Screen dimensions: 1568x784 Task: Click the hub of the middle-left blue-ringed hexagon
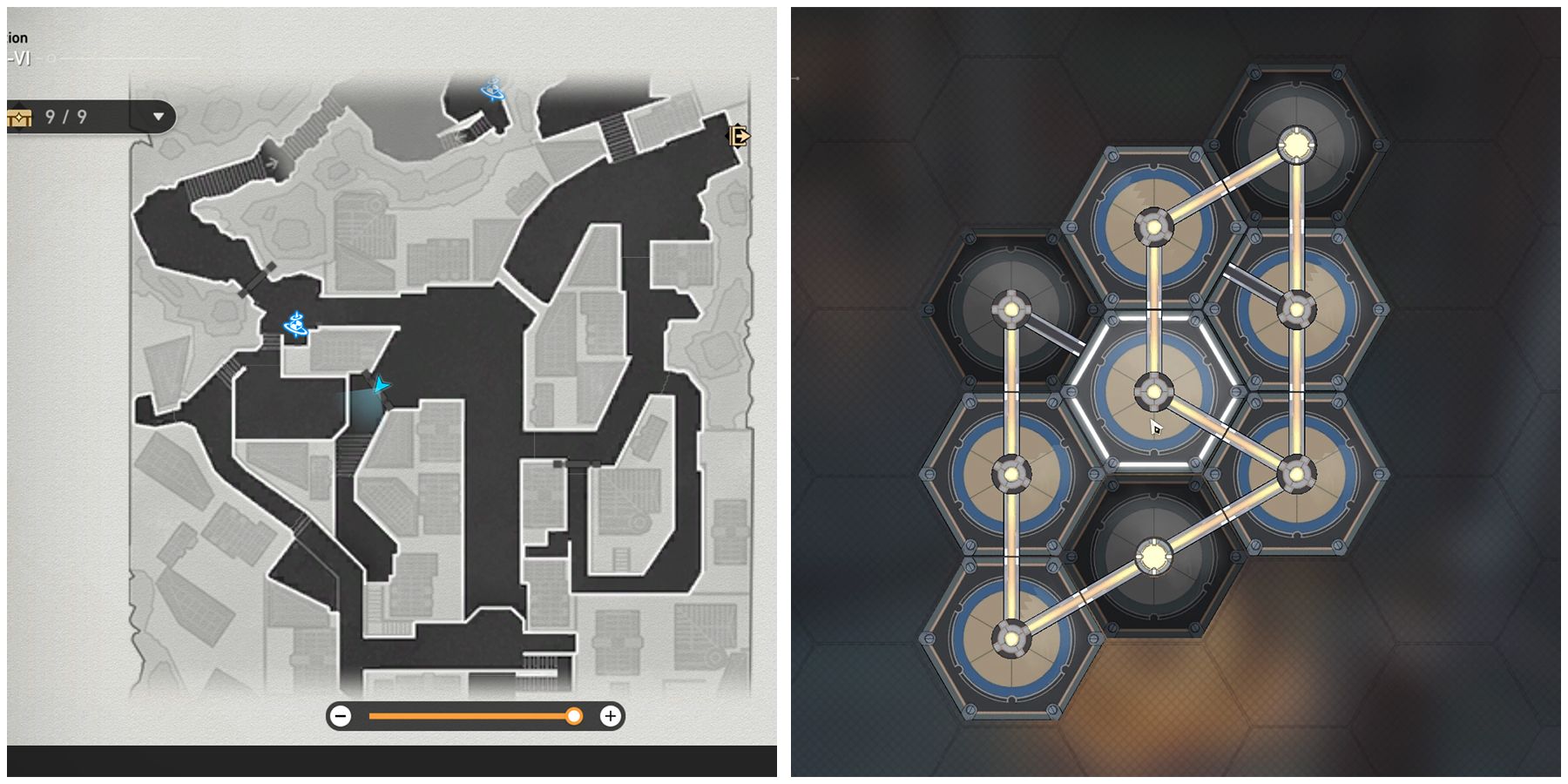point(1010,475)
